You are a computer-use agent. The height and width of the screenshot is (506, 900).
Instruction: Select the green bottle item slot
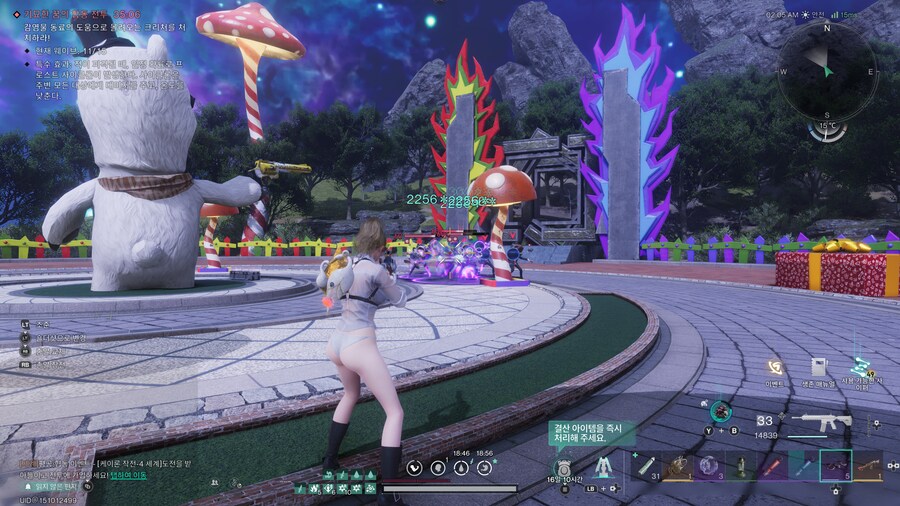click(x=741, y=465)
